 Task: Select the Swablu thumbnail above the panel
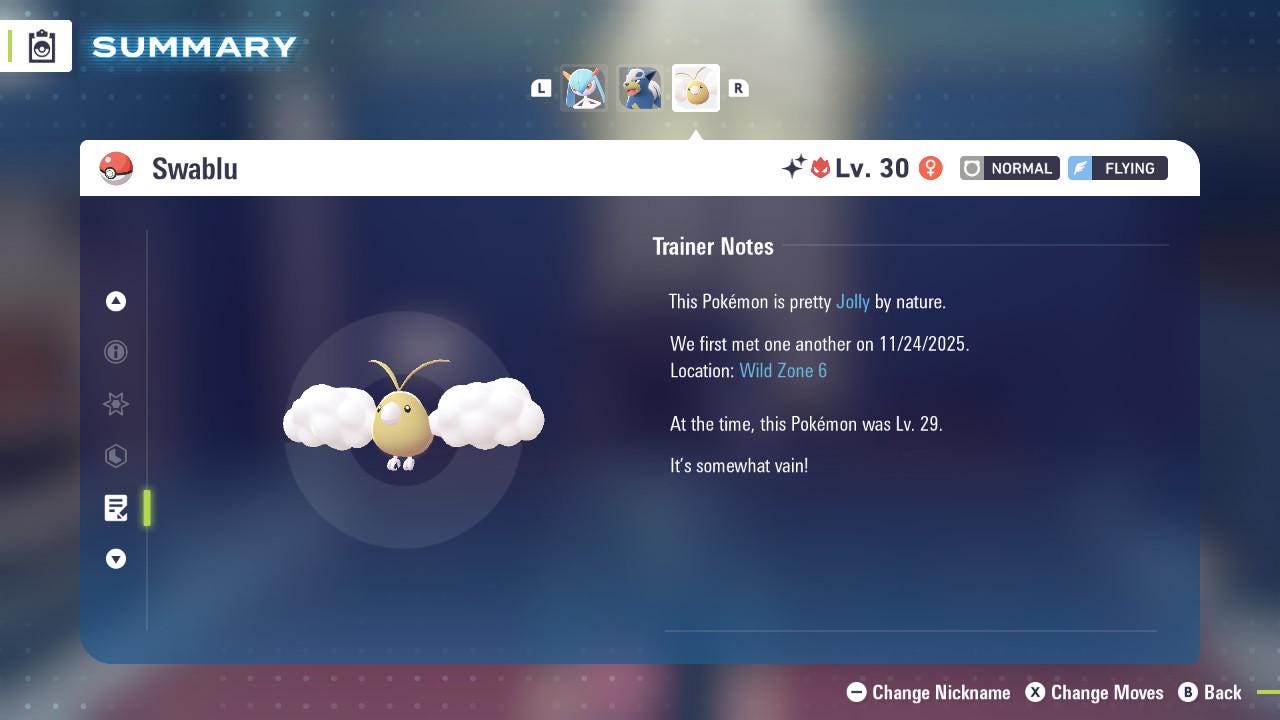[696, 87]
